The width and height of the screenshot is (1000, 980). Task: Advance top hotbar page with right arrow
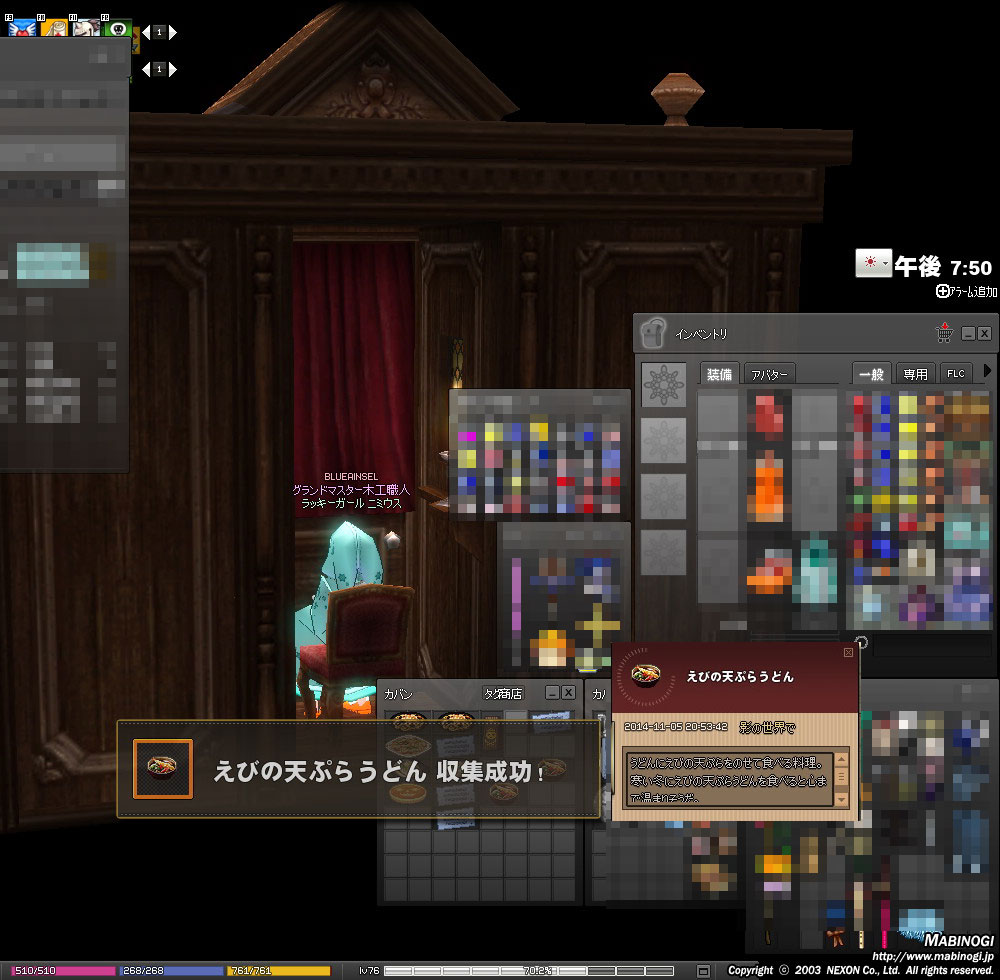[173, 32]
